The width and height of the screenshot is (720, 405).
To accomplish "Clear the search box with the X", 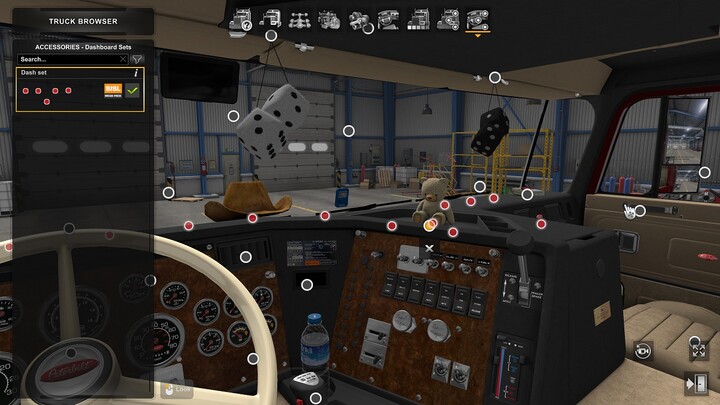I will coord(123,59).
